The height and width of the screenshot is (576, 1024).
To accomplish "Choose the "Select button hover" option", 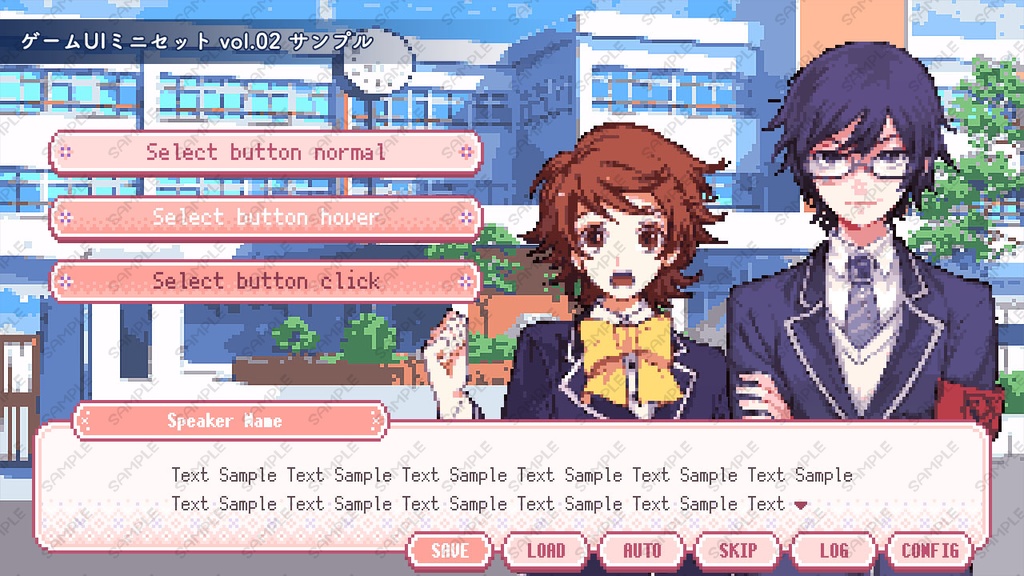I will [x=265, y=217].
